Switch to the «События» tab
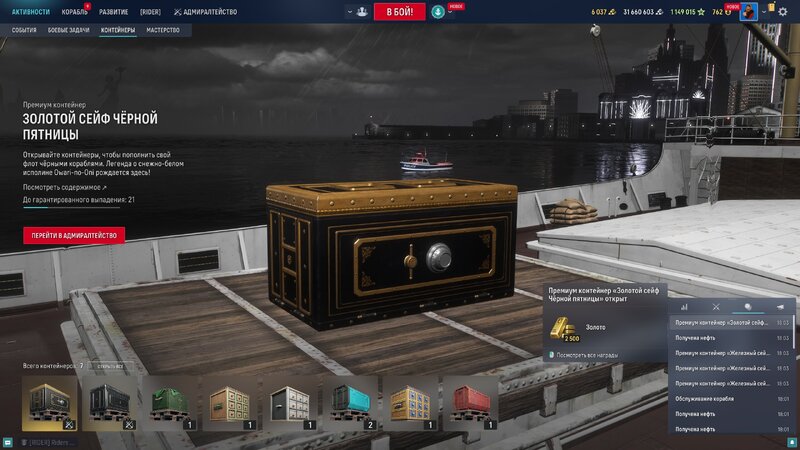 pos(24,31)
